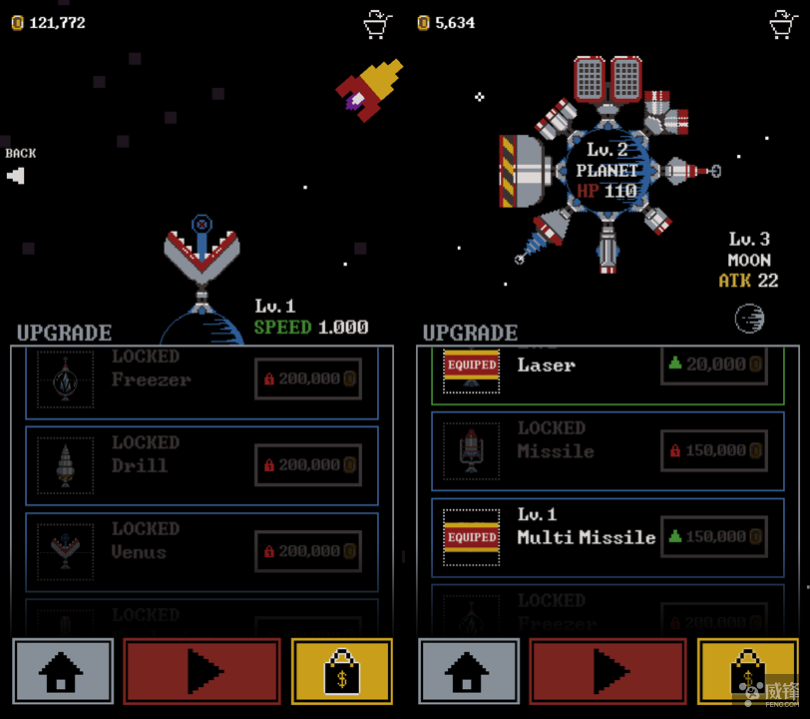Select the equipped Laser icon
The width and height of the screenshot is (810, 719).
pyautogui.click(x=471, y=367)
